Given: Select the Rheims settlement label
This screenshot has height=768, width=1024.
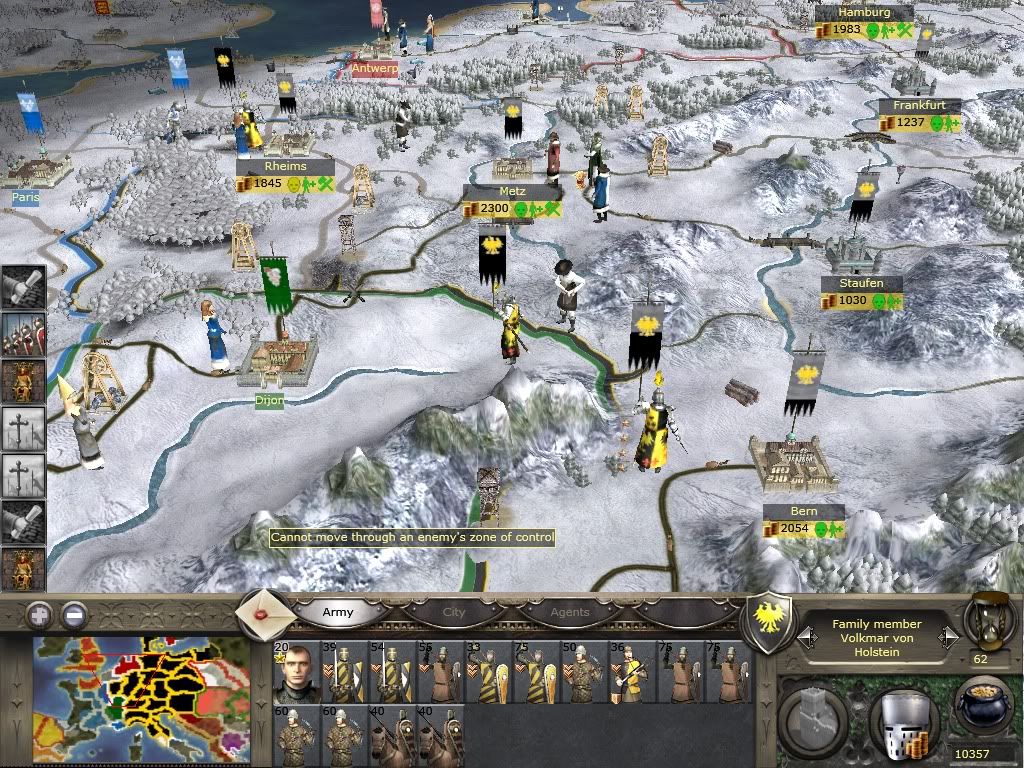Looking at the screenshot, I should 285,166.
